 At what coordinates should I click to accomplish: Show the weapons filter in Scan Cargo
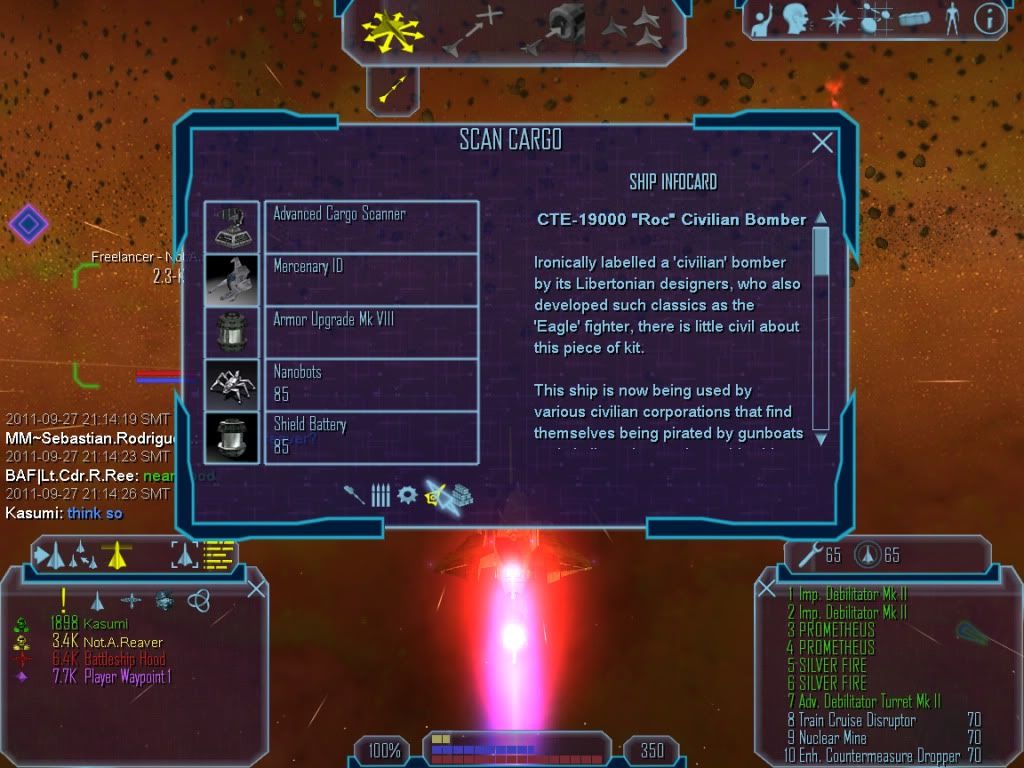click(355, 495)
